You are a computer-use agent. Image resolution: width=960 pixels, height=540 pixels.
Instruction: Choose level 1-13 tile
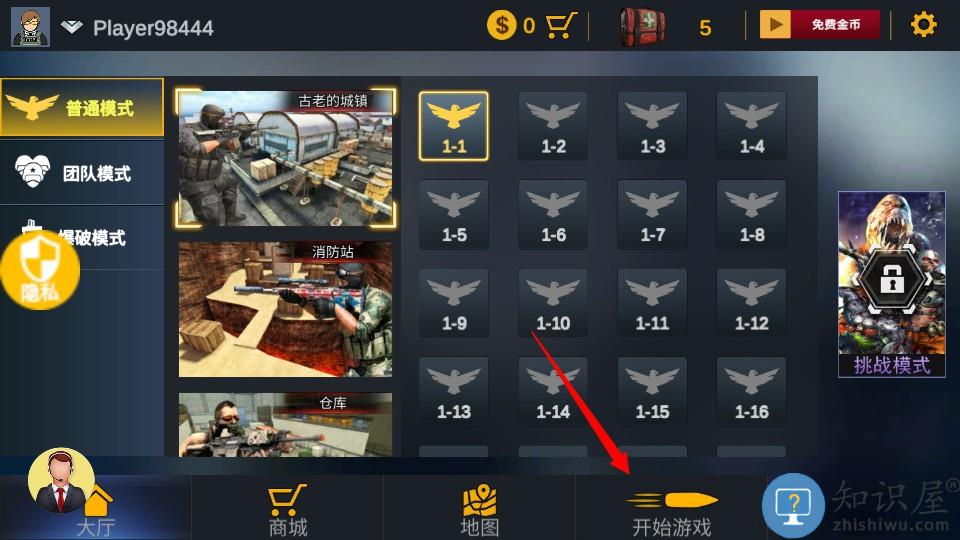point(454,391)
